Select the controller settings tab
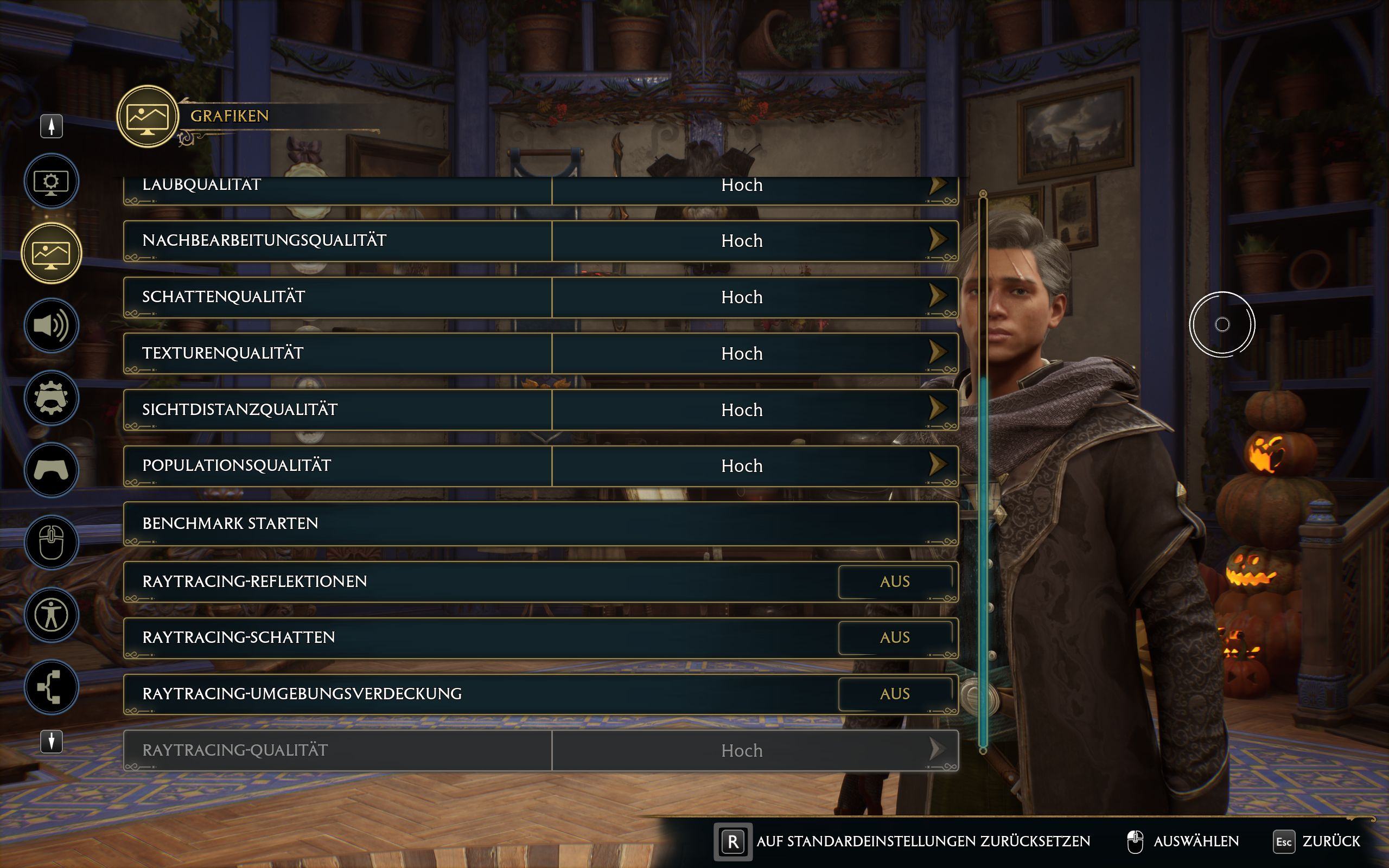The height and width of the screenshot is (868, 1389). [x=51, y=470]
